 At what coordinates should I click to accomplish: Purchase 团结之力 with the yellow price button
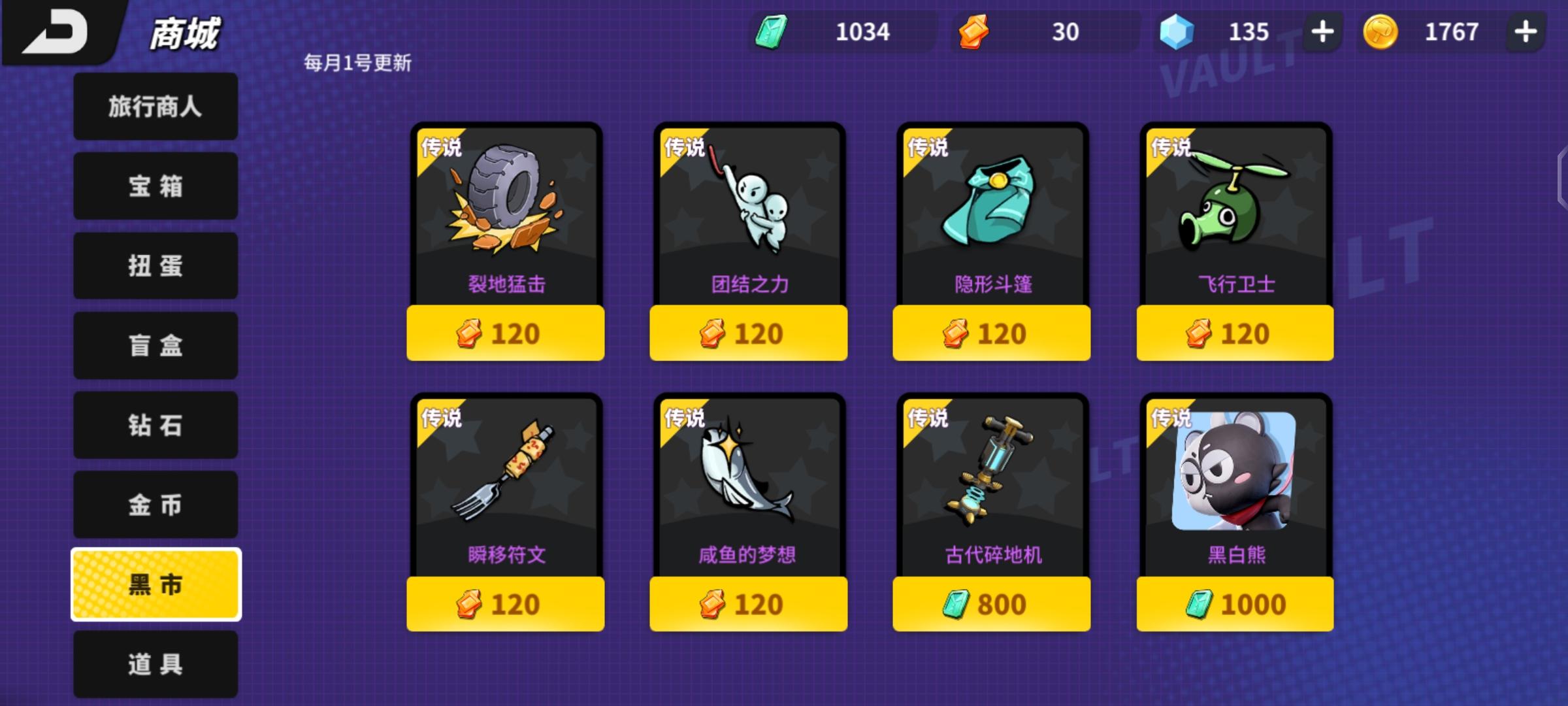click(748, 333)
